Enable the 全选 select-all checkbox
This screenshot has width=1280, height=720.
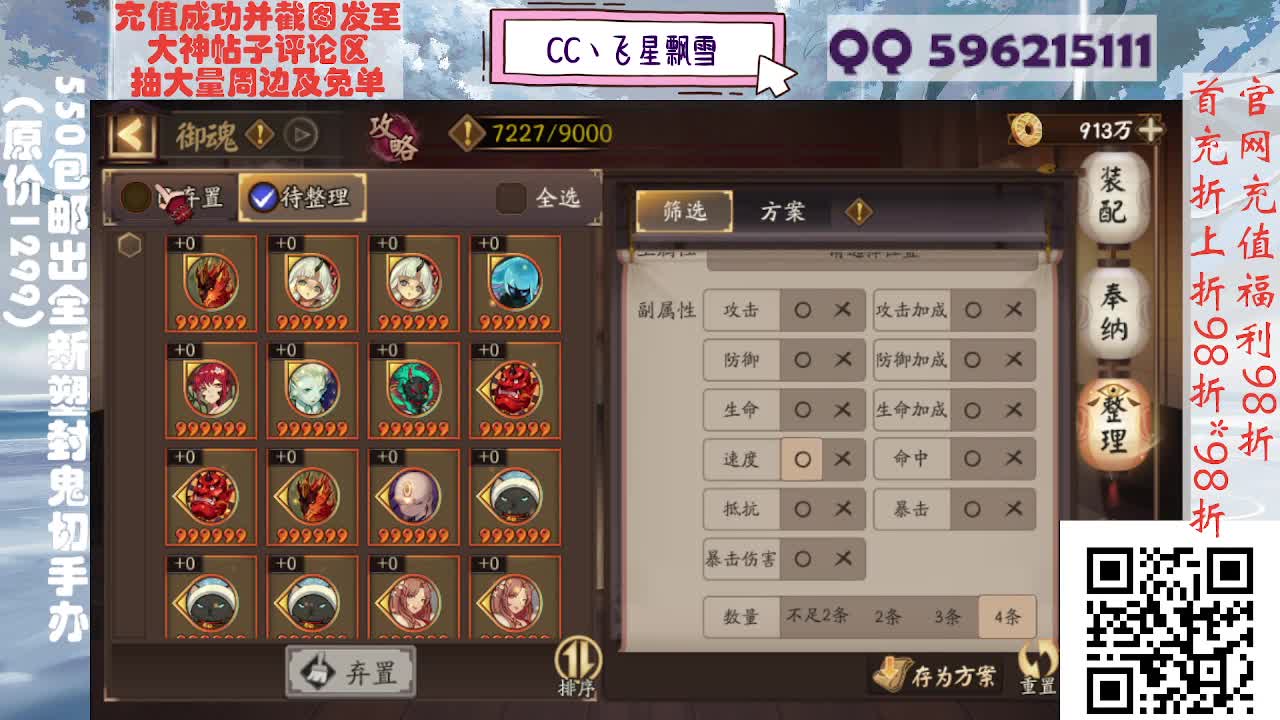pyautogui.click(x=513, y=199)
